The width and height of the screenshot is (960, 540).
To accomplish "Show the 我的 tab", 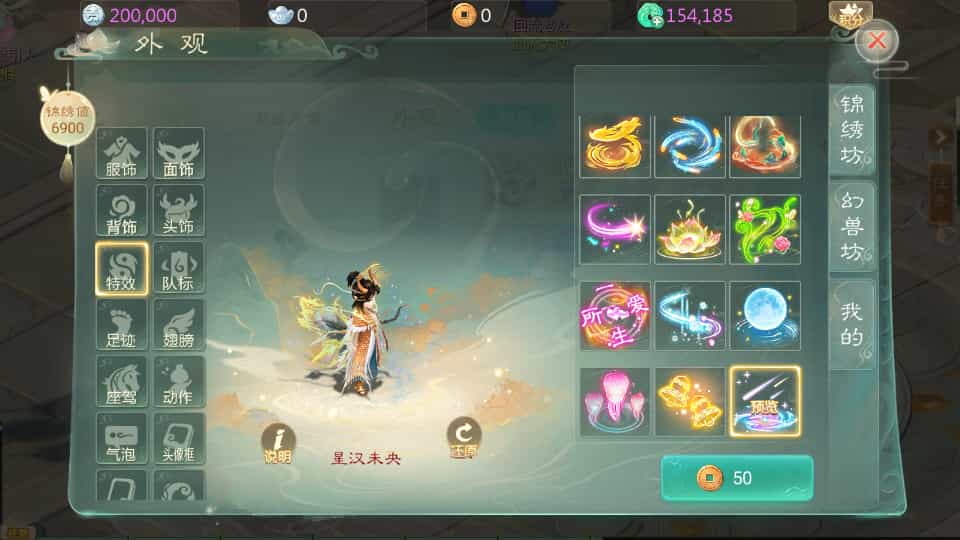I will (x=851, y=324).
